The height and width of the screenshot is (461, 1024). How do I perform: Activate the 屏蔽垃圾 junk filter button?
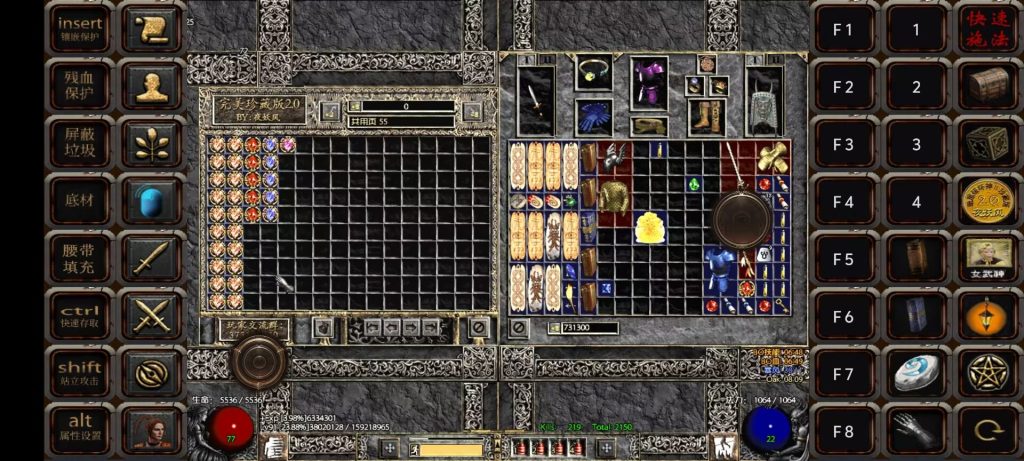[x=81, y=144]
